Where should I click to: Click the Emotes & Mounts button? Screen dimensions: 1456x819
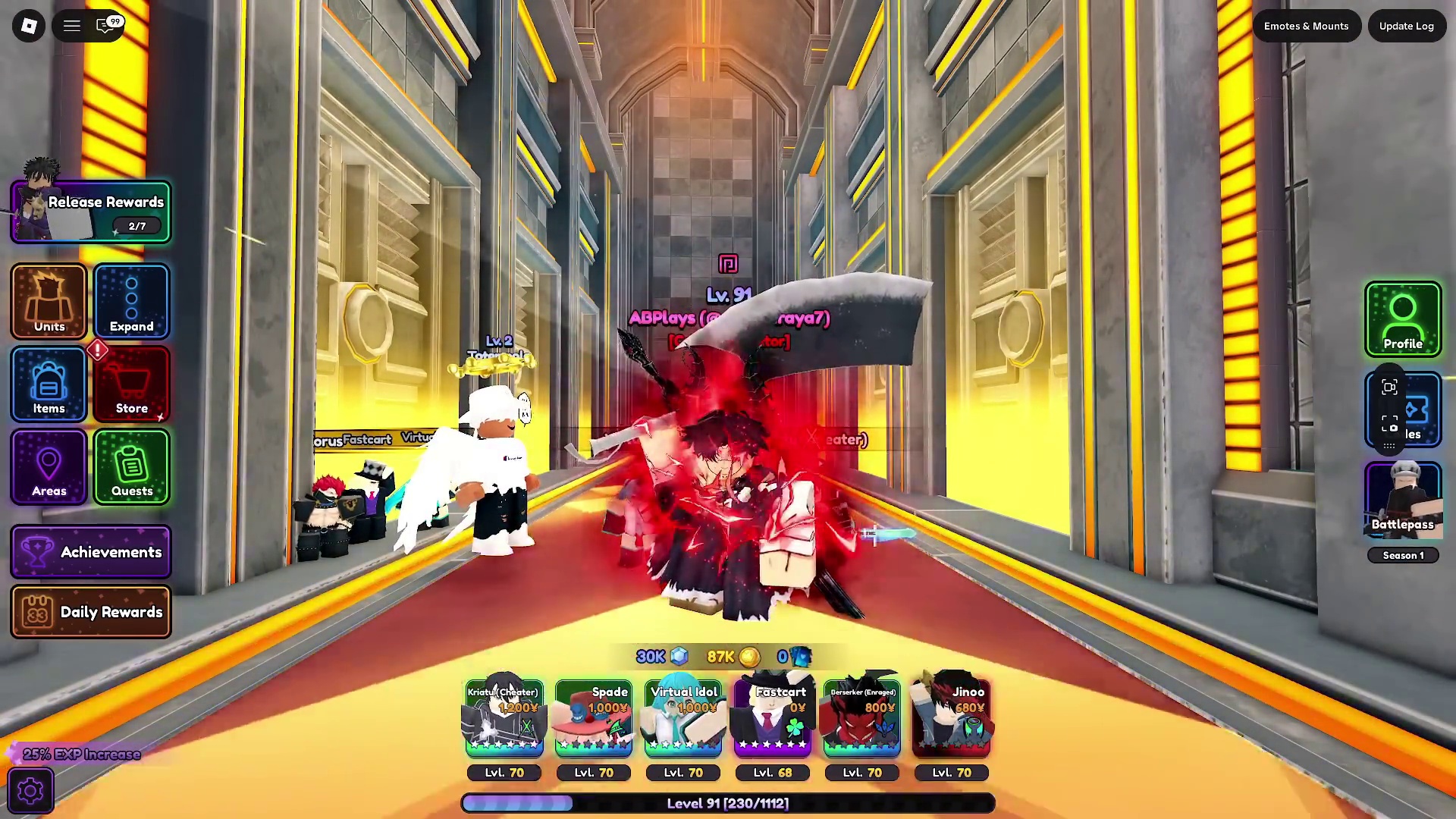coord(1306,25)
